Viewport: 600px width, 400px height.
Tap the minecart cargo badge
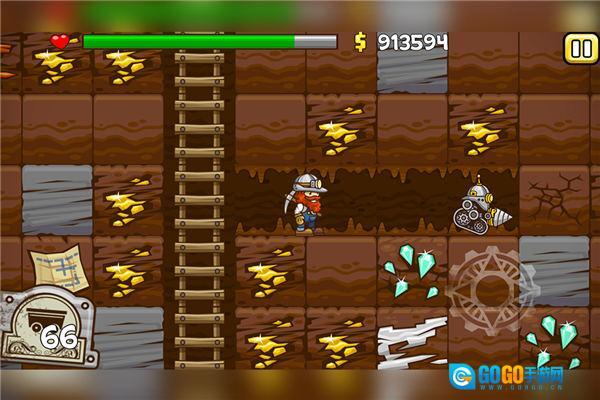pyautogui.click(x=45, y=331)
